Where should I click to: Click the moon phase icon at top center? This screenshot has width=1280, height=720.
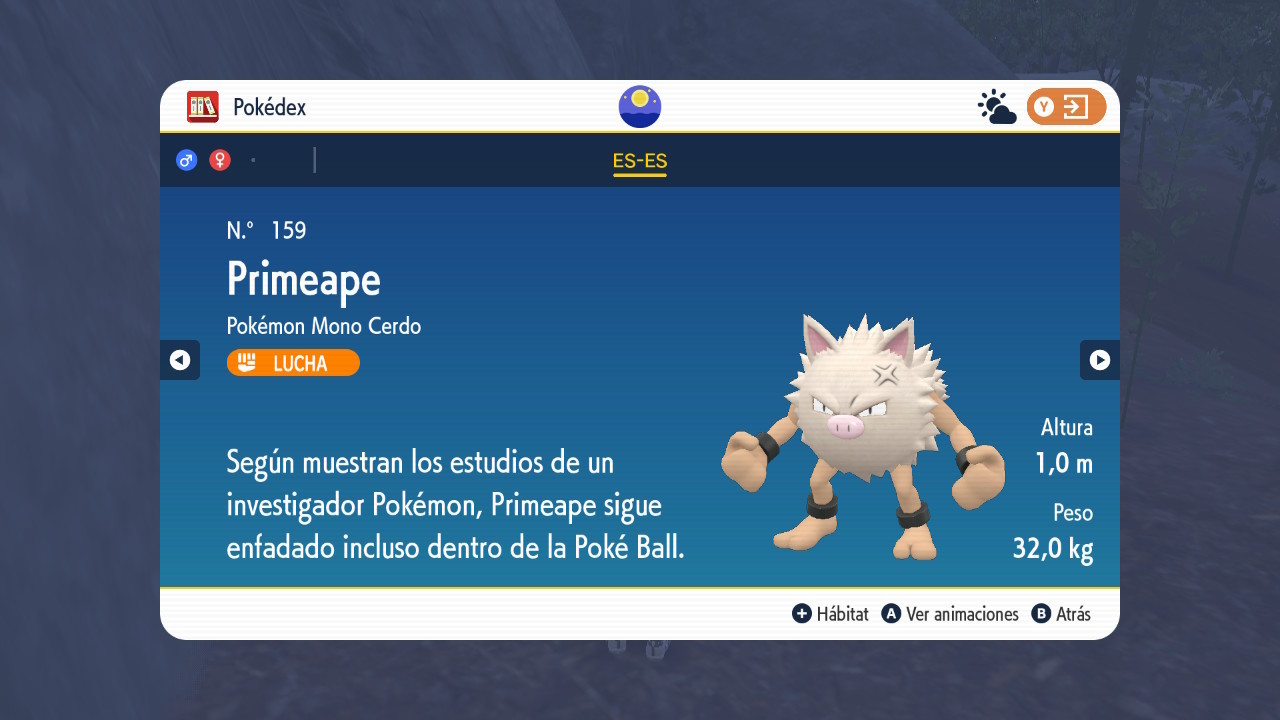click(x=639, y=106)
